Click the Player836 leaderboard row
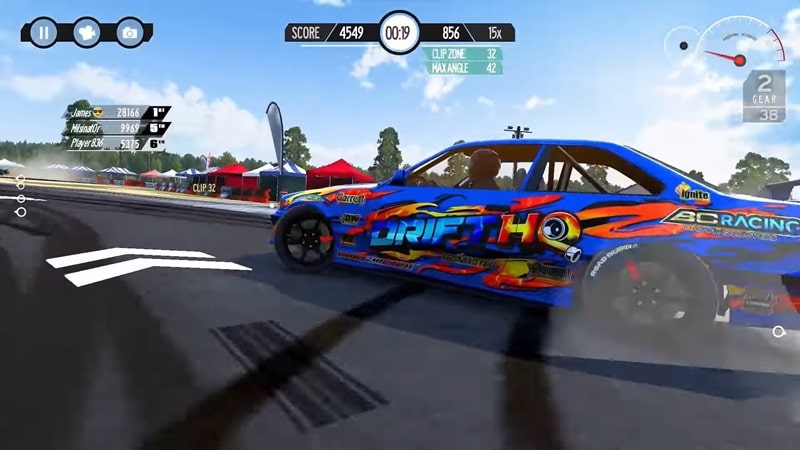Image resolution: width=800 pixels, height=450 pixels. (x=115, y=143)
